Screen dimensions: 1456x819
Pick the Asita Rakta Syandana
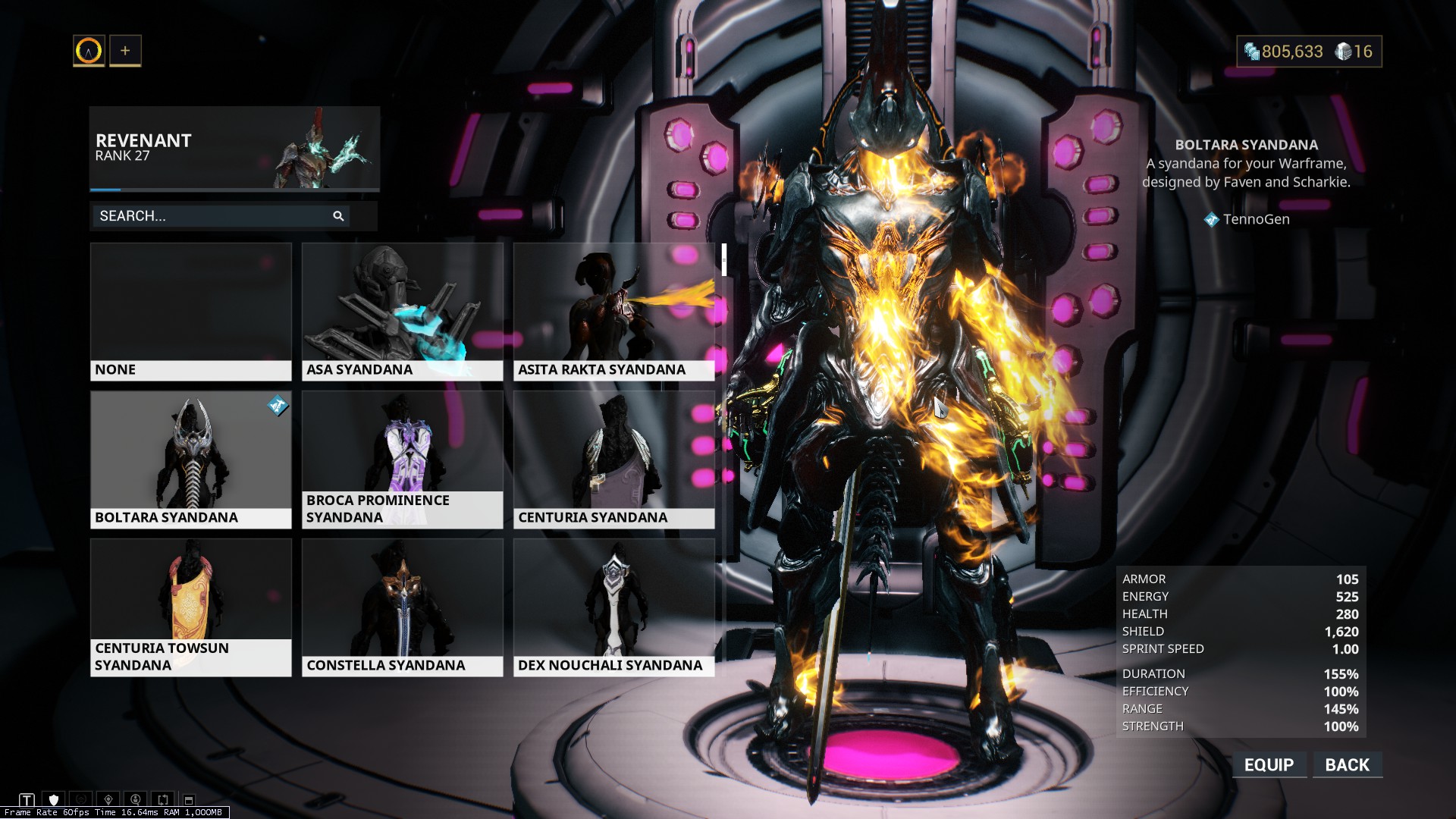613,312
